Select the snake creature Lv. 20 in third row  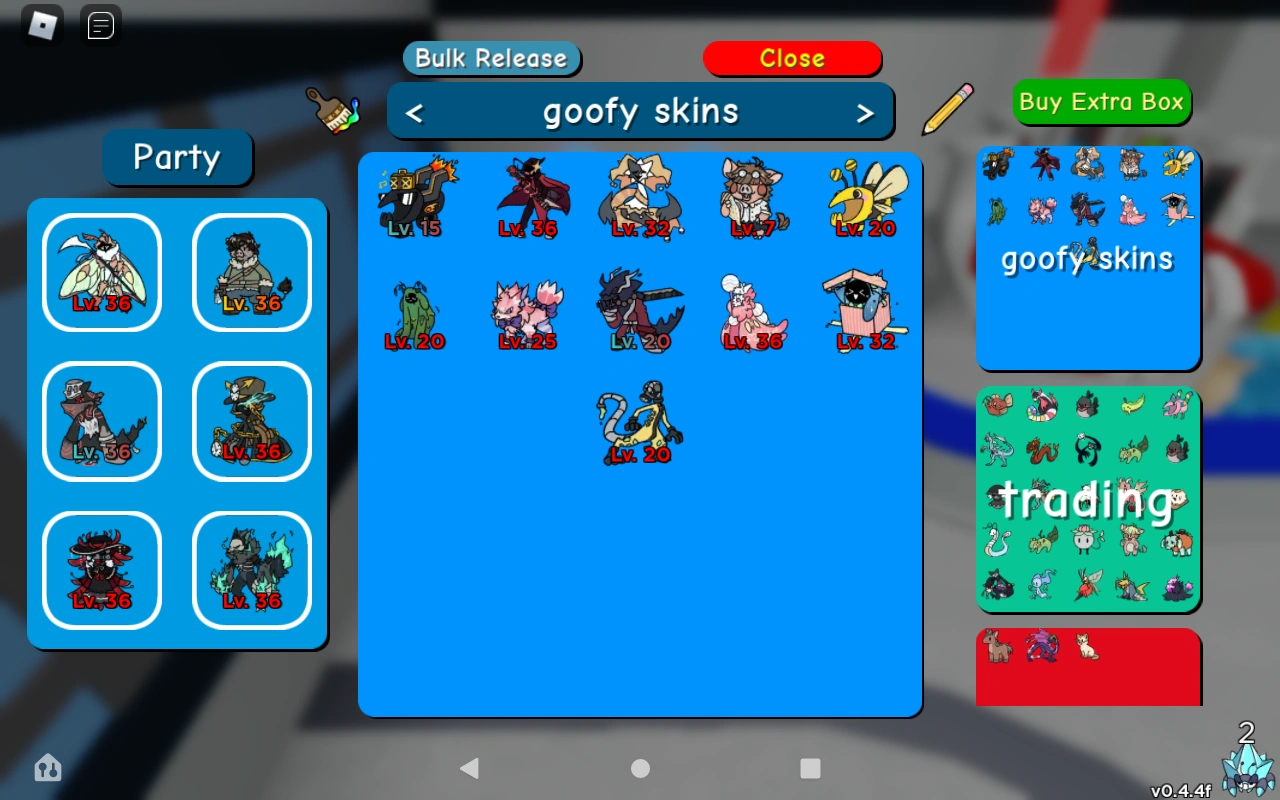click(638, 420)
